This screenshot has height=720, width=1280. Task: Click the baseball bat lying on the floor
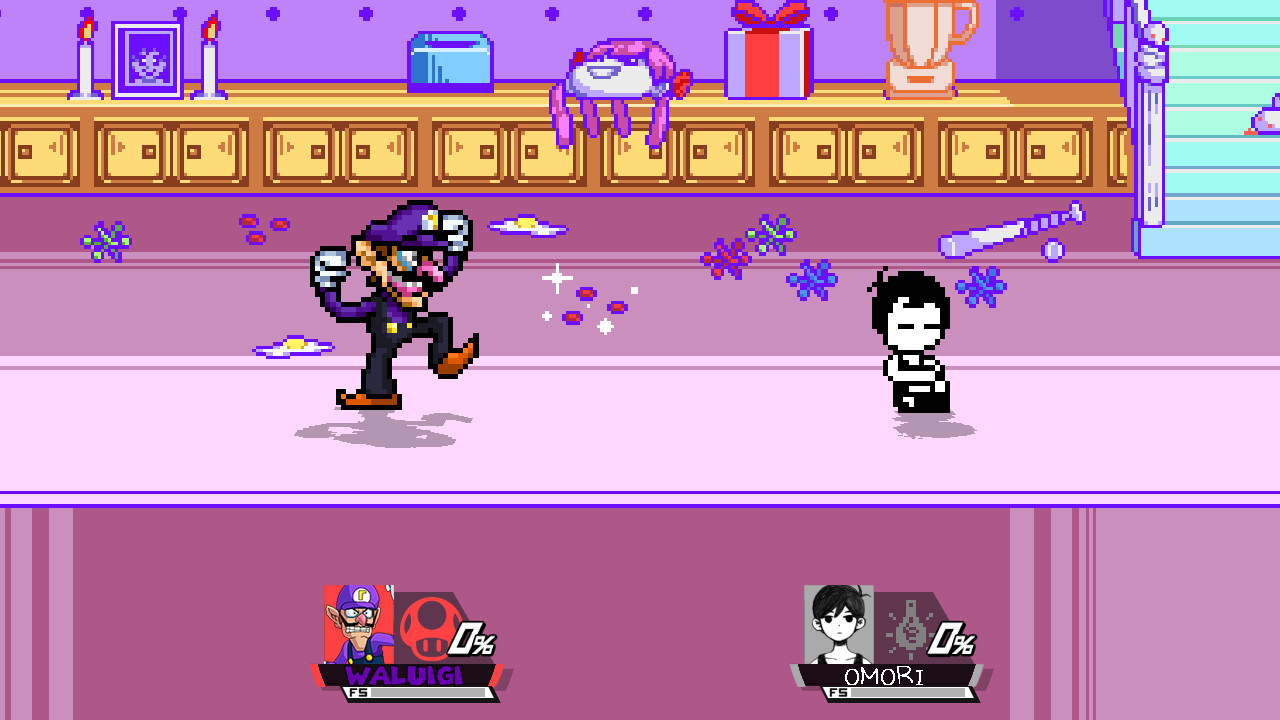pyautogui.click(x=1010, y=232)
